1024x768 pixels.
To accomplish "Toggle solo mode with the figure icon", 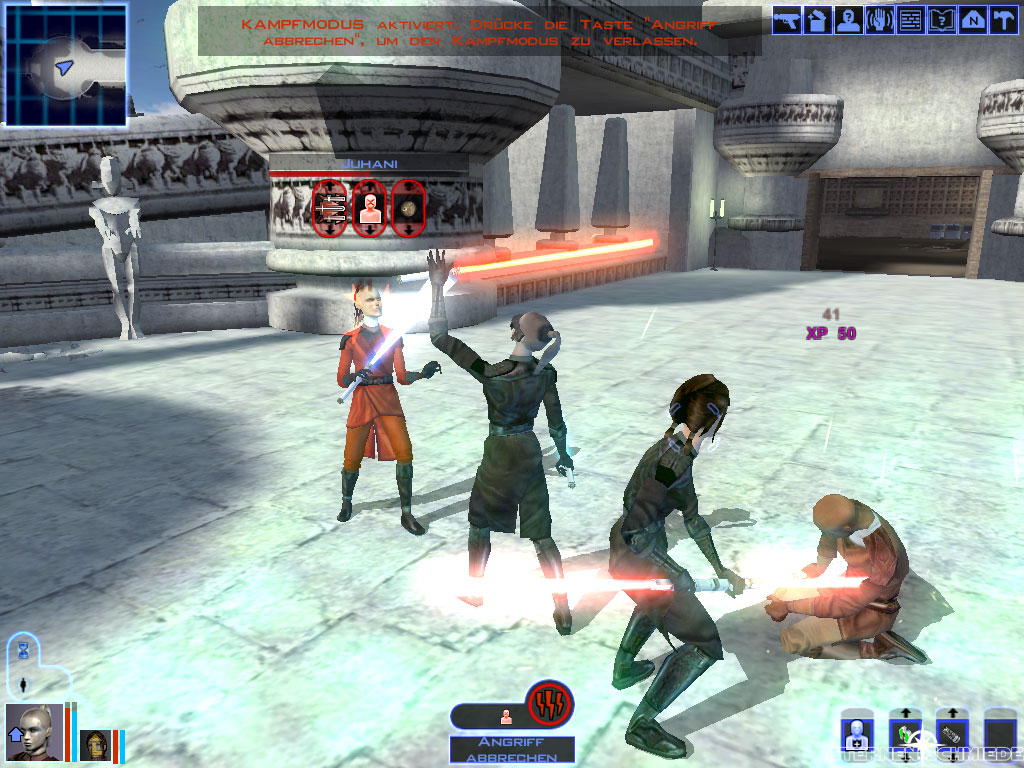I will 24,685.
